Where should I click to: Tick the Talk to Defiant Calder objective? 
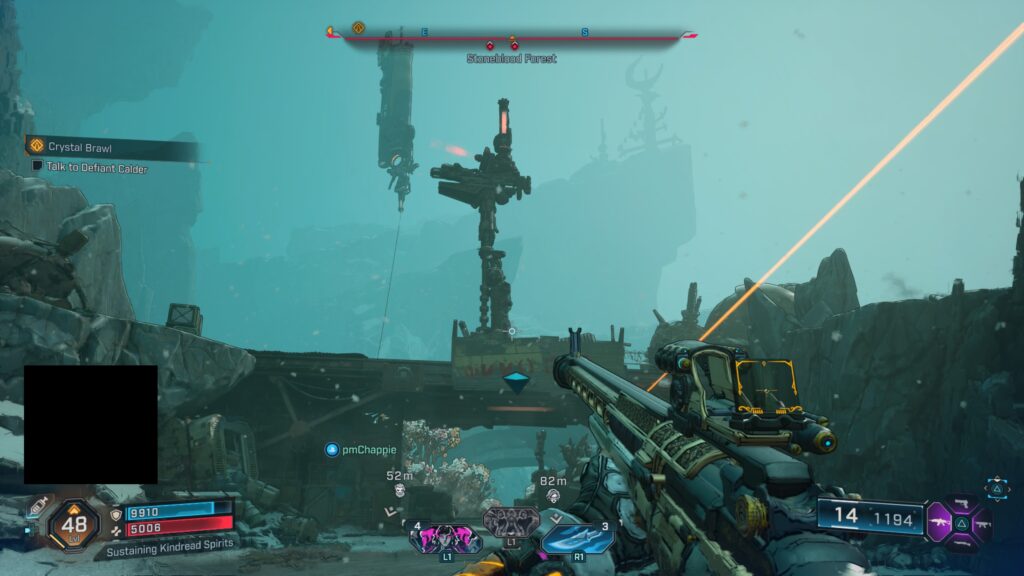click(x=37, y=167)
